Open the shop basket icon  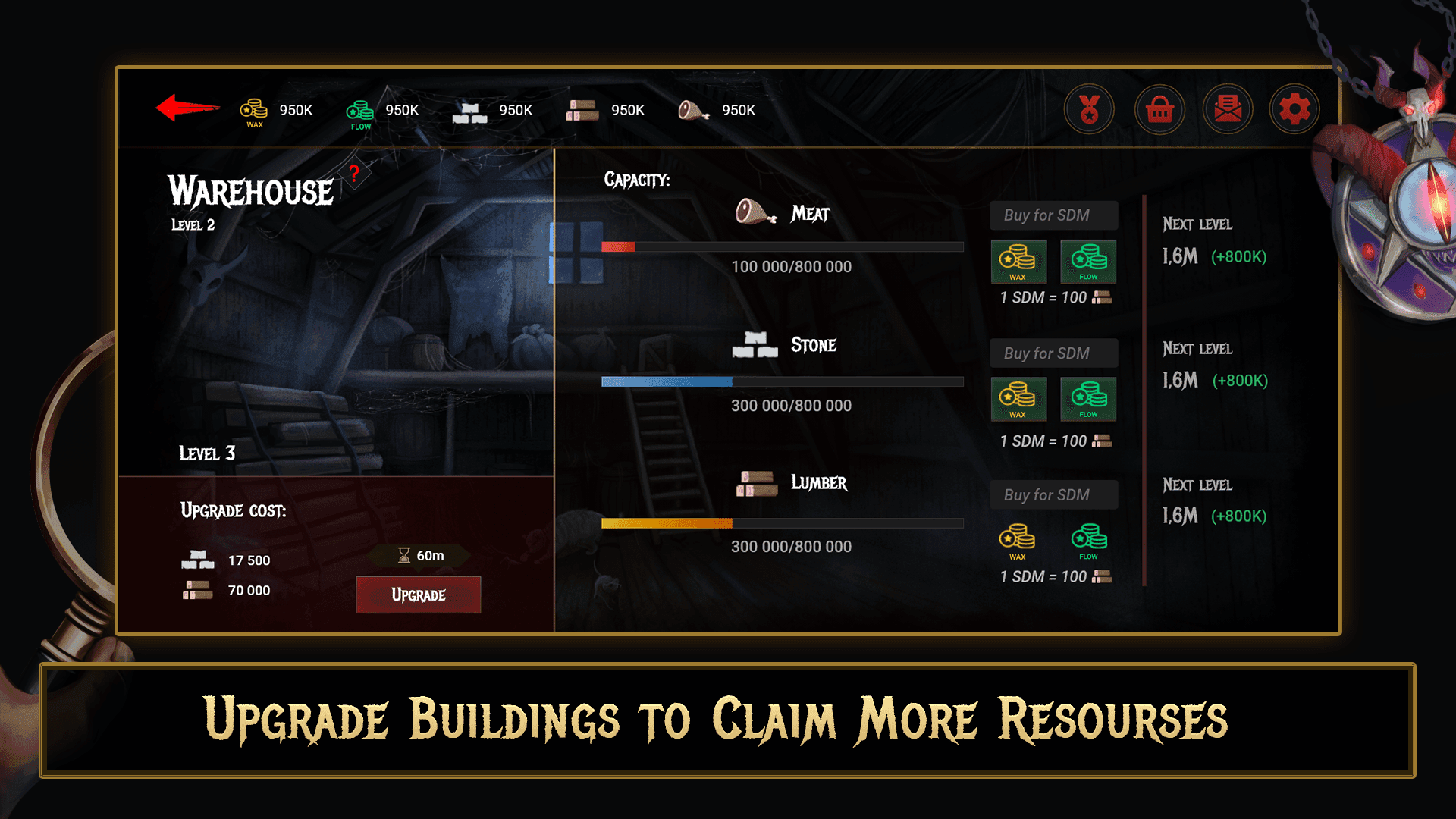(1159, 108)
